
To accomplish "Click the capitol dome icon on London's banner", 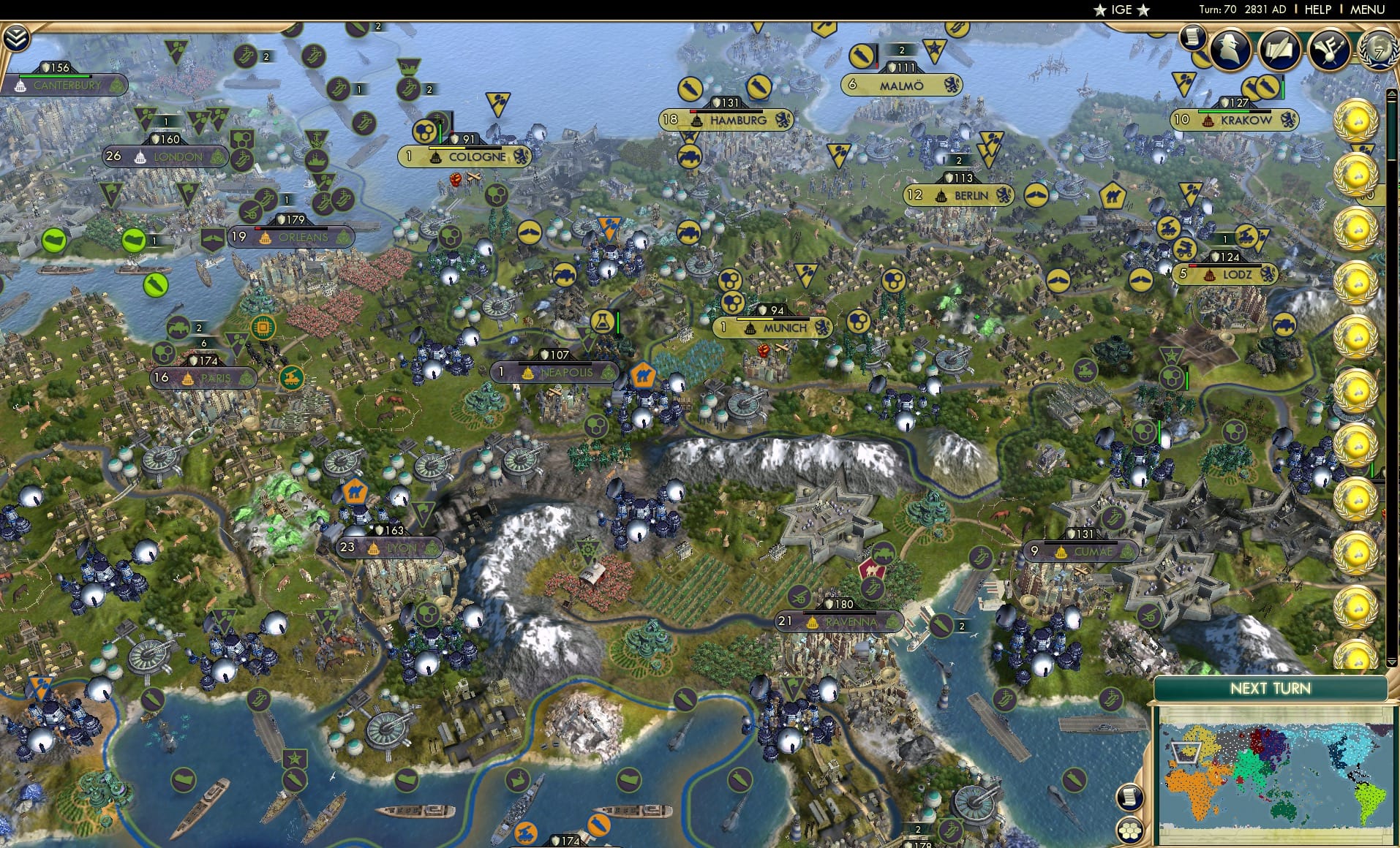I will [140, 157].
